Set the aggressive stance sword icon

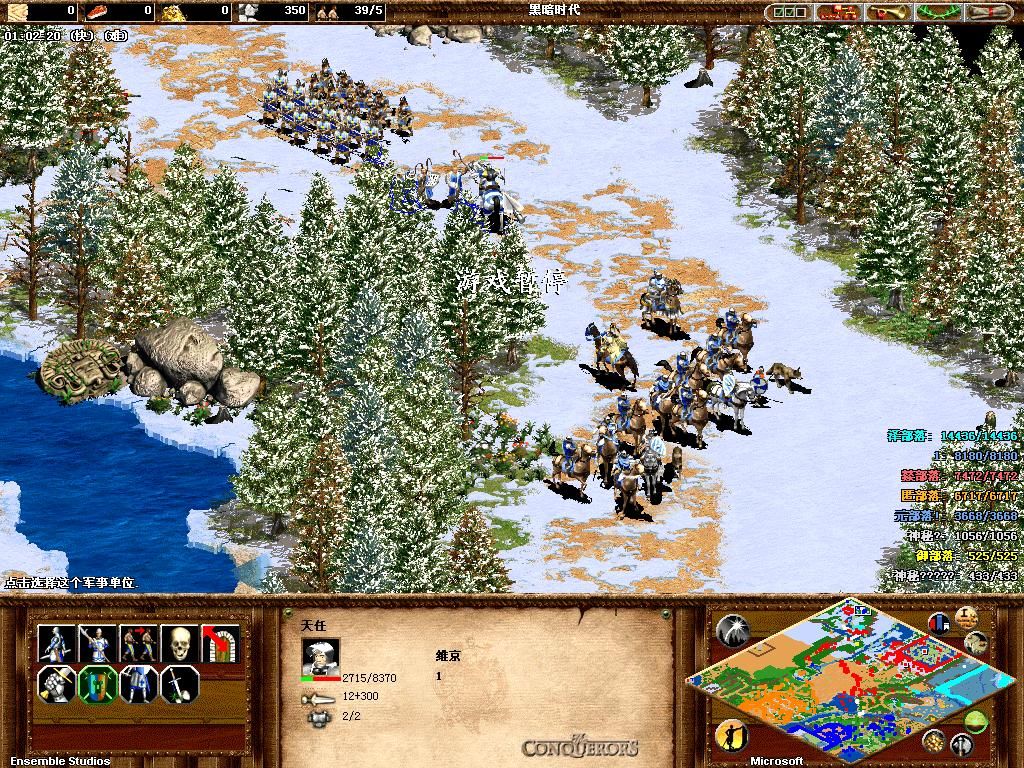coord(56,643)
